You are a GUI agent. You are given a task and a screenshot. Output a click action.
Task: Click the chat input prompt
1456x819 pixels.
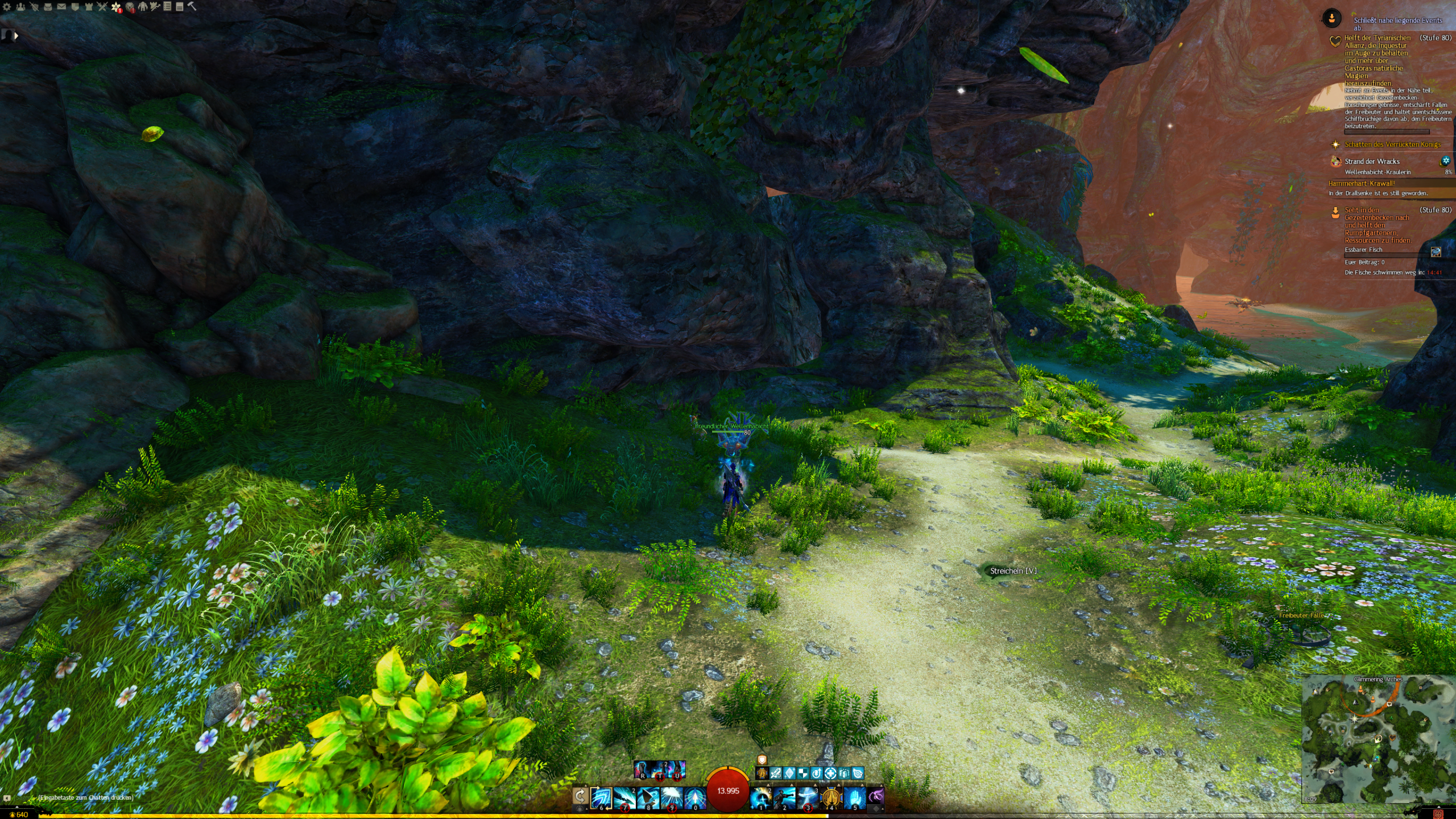coord(85,797)
